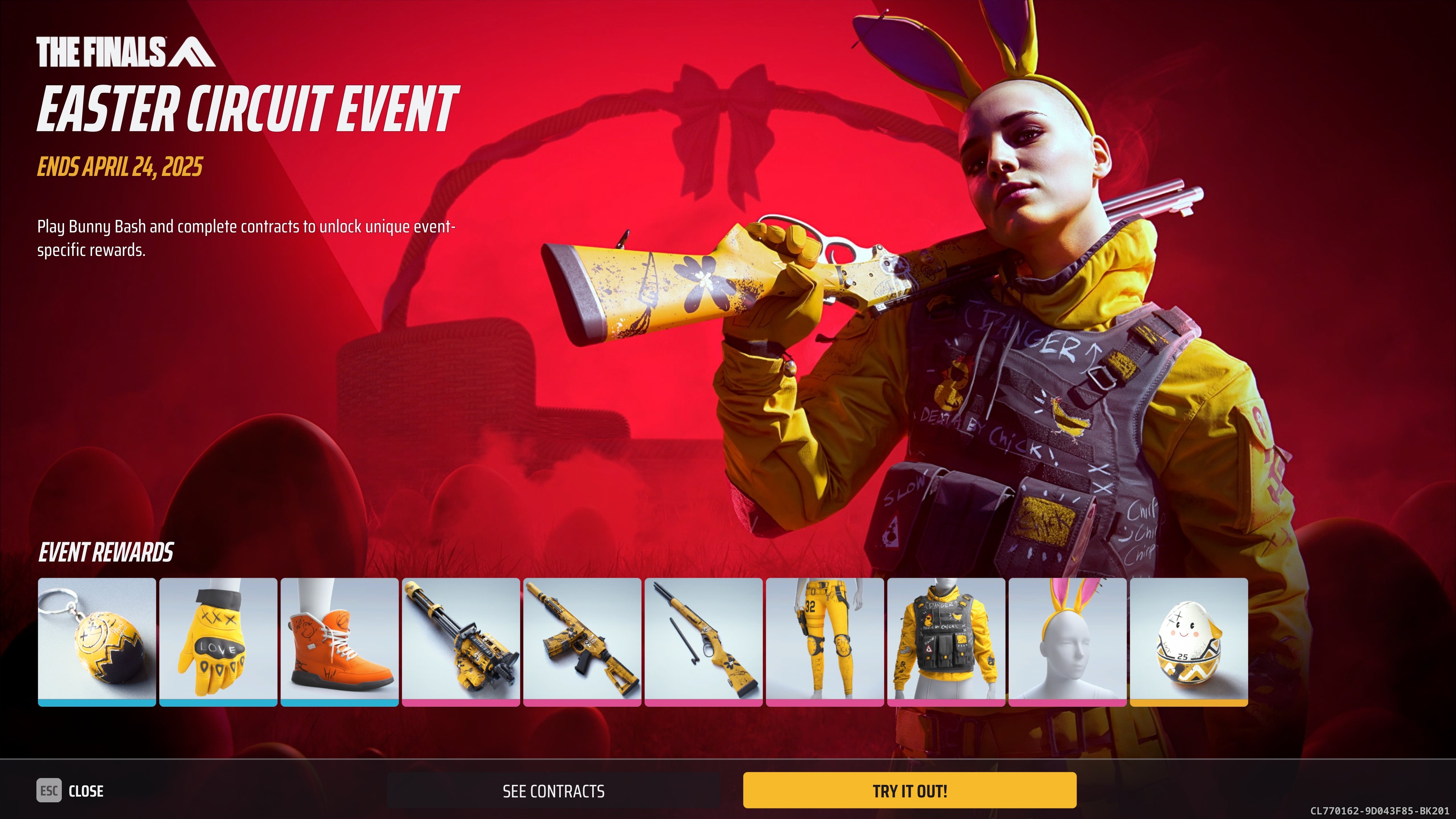Choose the painted egg figurine reward

1189,641
